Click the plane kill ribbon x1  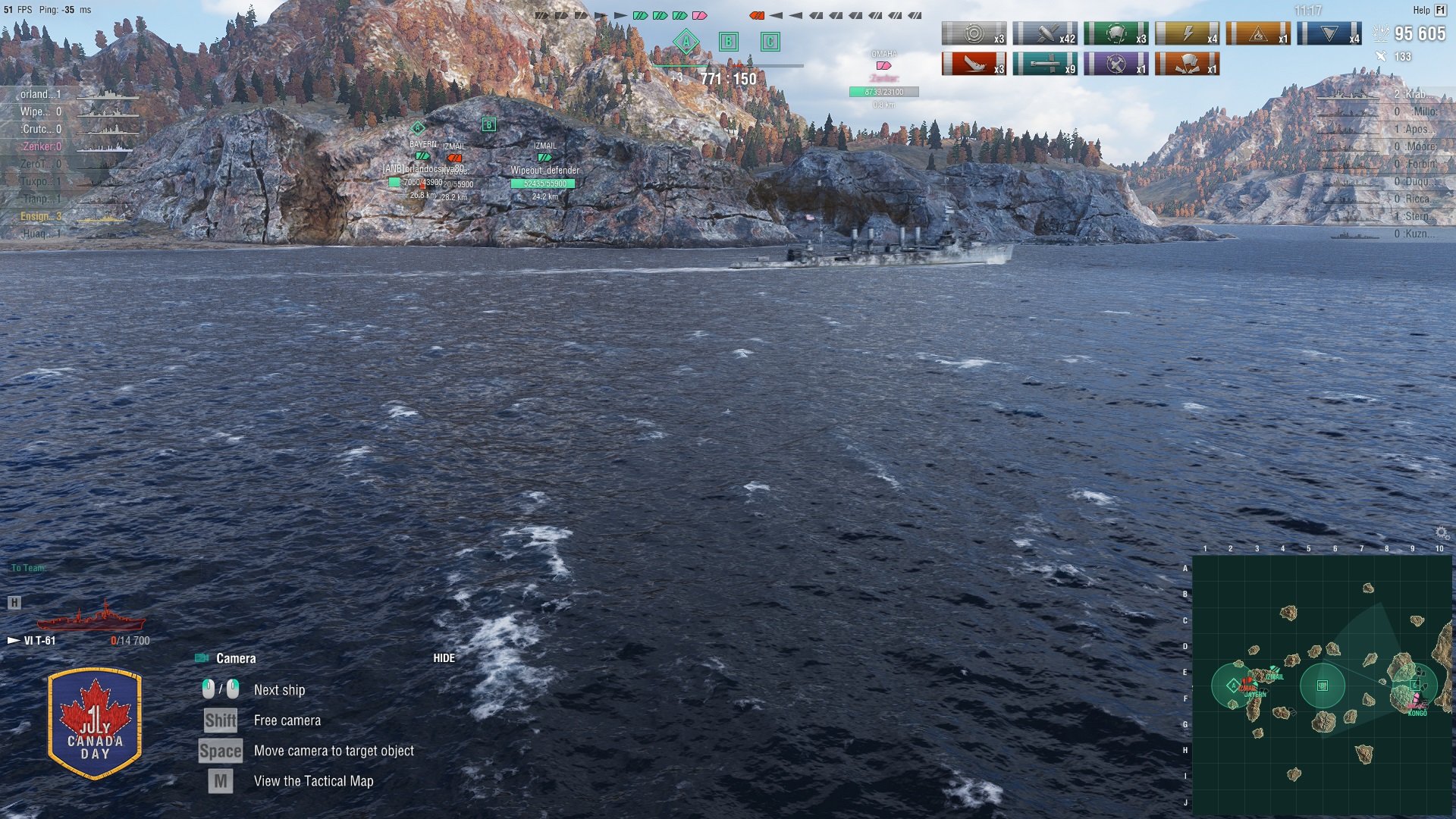[1116, 64]
